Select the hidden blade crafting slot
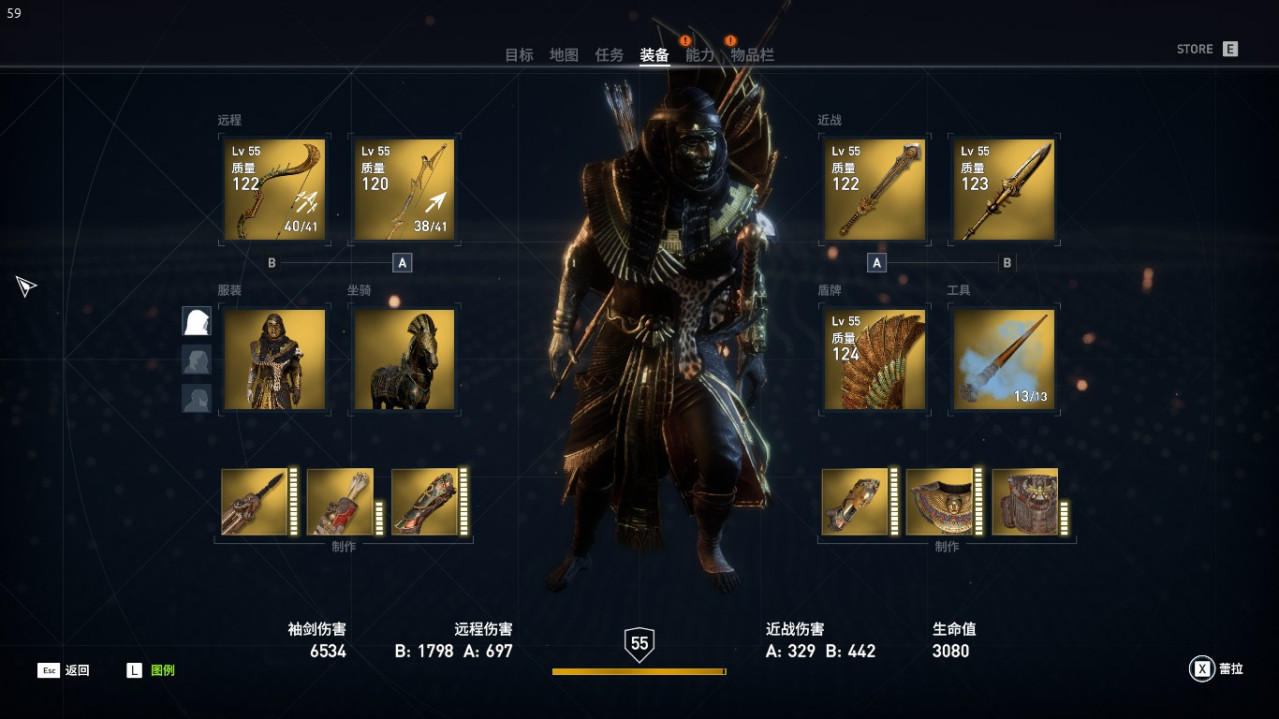Screen dimensions: 1279x719 tap(254, 502)
